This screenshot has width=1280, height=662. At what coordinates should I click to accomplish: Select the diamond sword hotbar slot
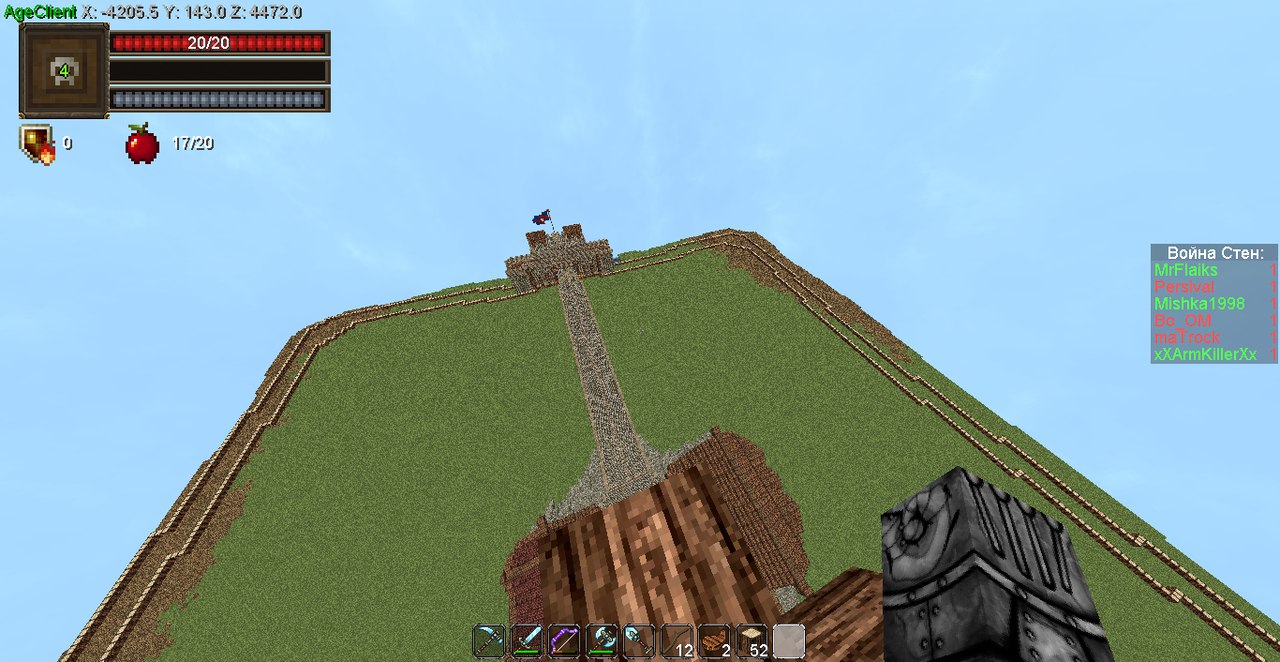point(527,641)
